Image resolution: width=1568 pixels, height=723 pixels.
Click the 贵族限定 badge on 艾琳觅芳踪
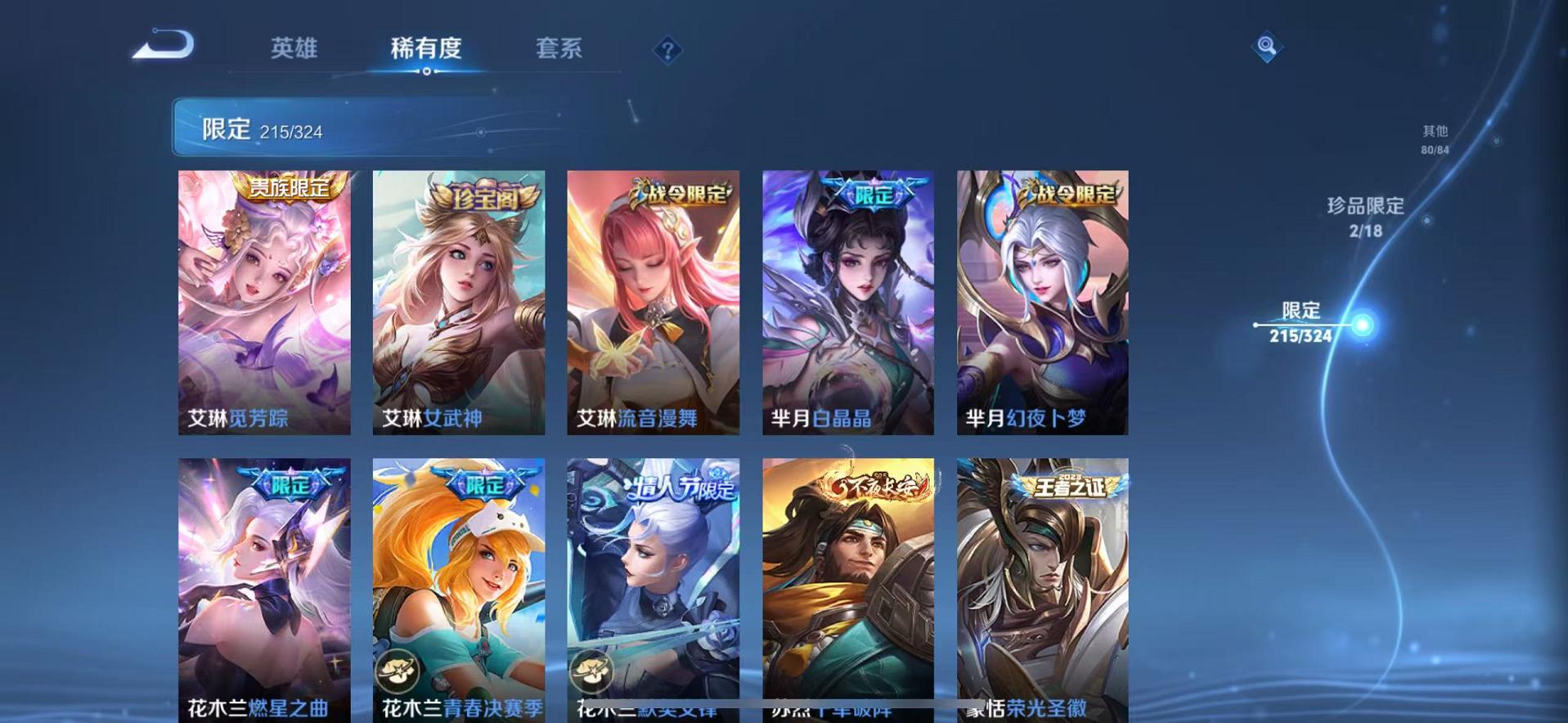tap(290, 186)
